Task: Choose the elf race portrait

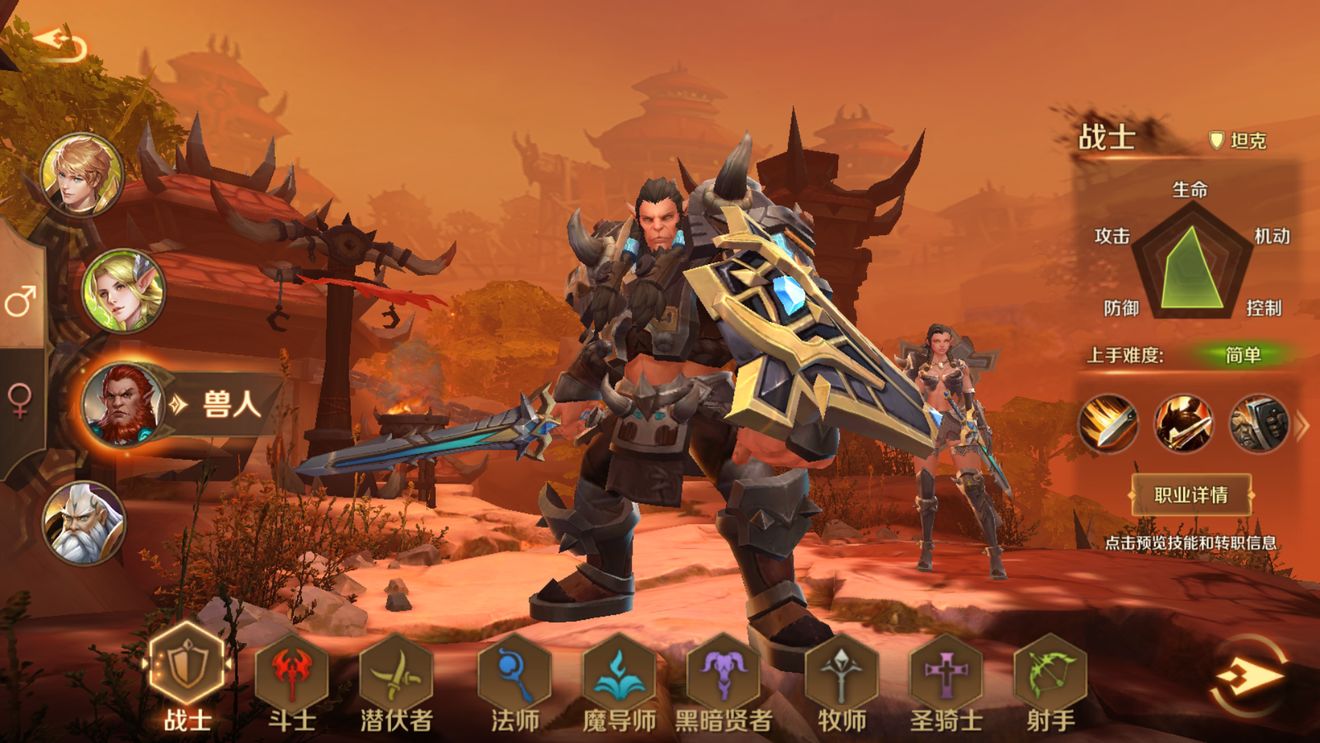Action: (x=123, y=290)
